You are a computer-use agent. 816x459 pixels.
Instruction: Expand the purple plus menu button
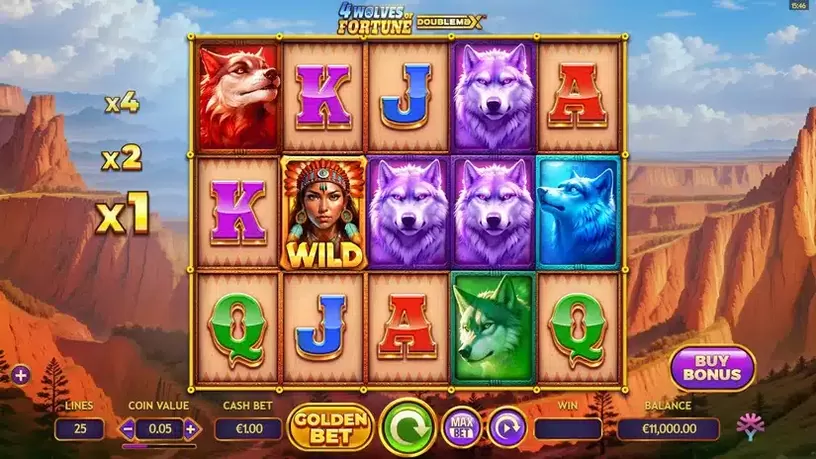pos(21,375)
